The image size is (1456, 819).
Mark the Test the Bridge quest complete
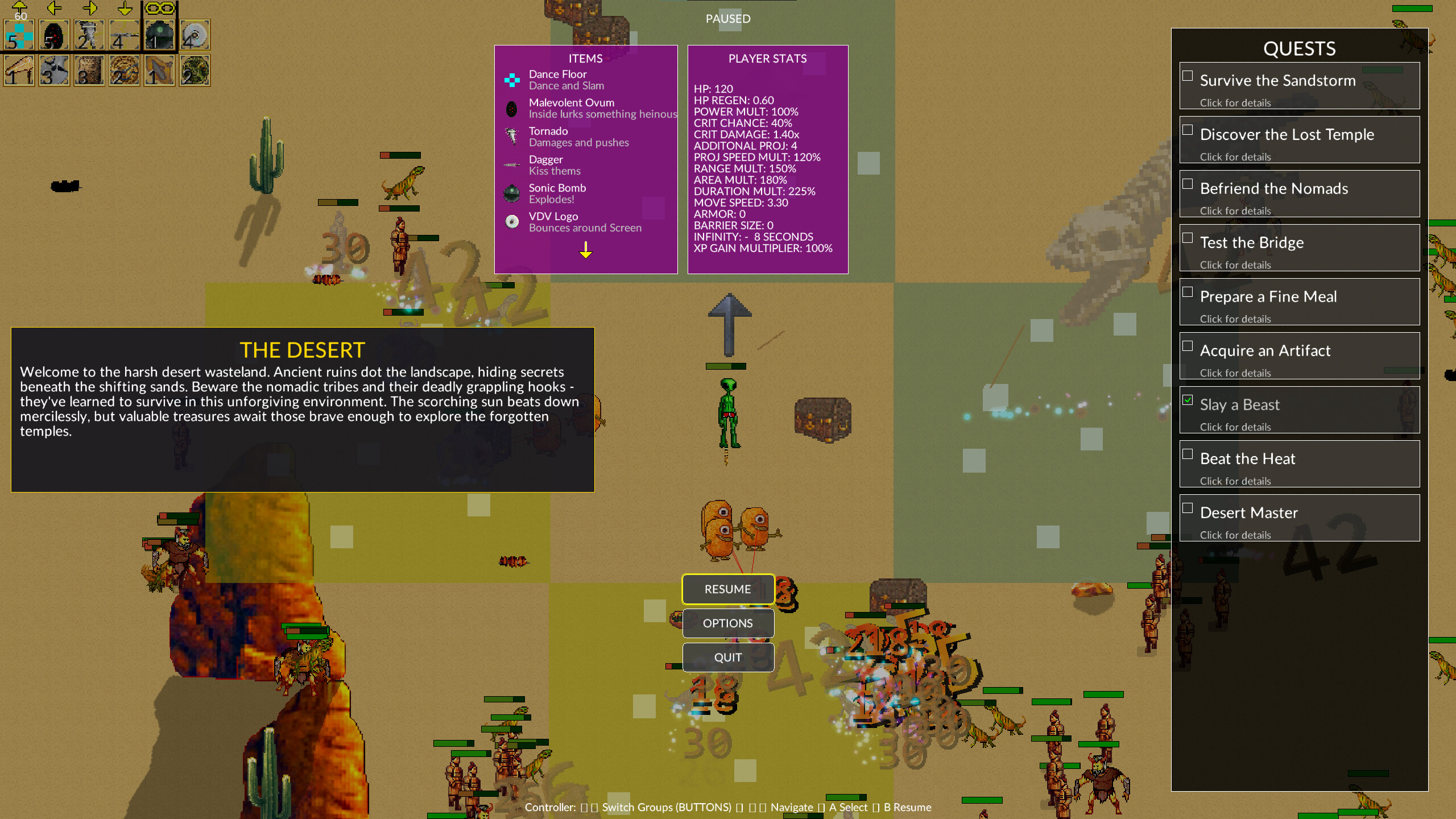[x=1189, y=237]
